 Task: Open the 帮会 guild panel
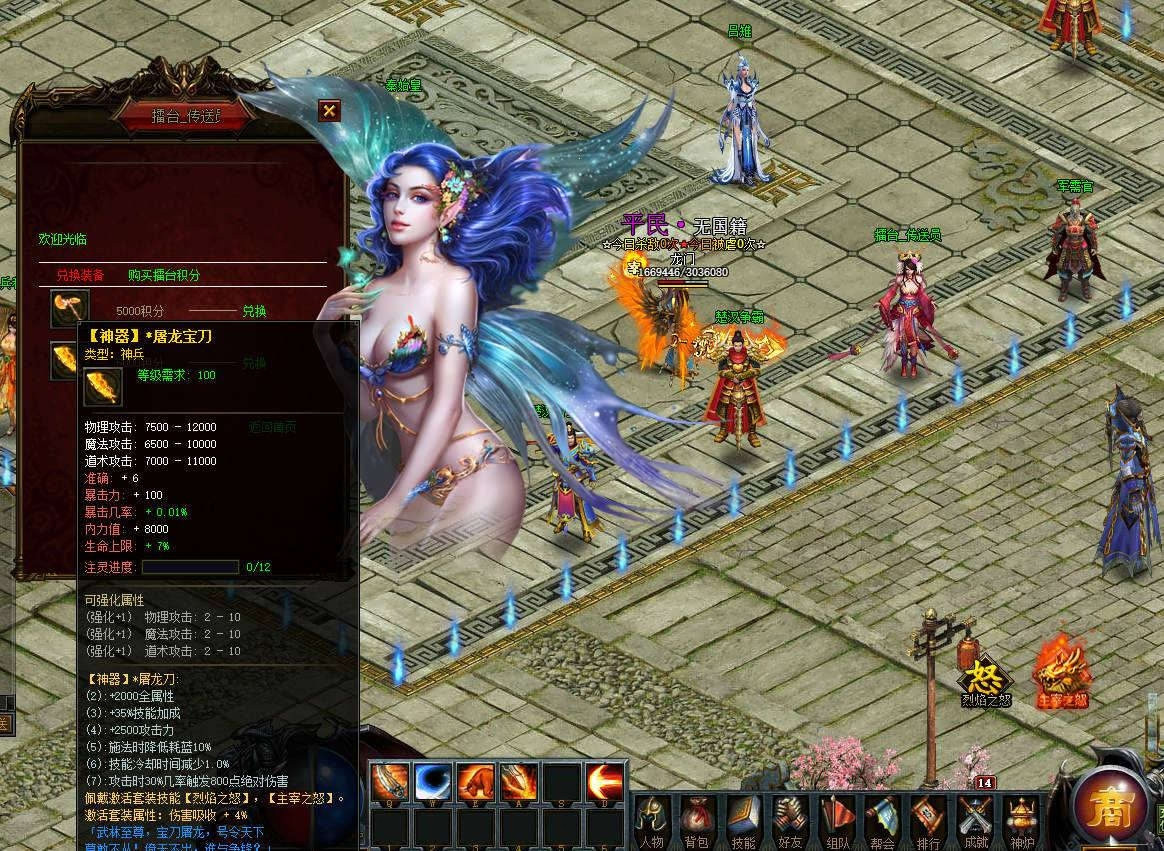882,821
